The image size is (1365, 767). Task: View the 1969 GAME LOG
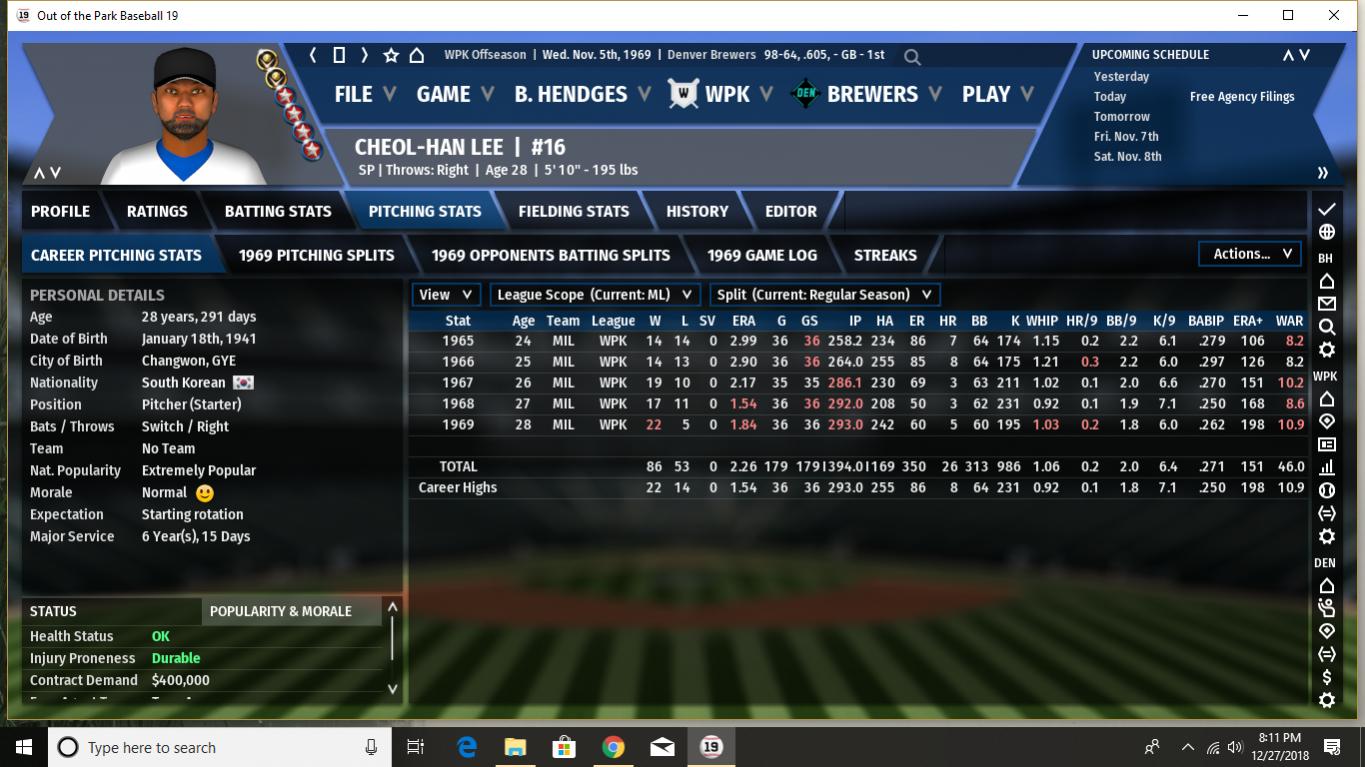click(762, 255)
